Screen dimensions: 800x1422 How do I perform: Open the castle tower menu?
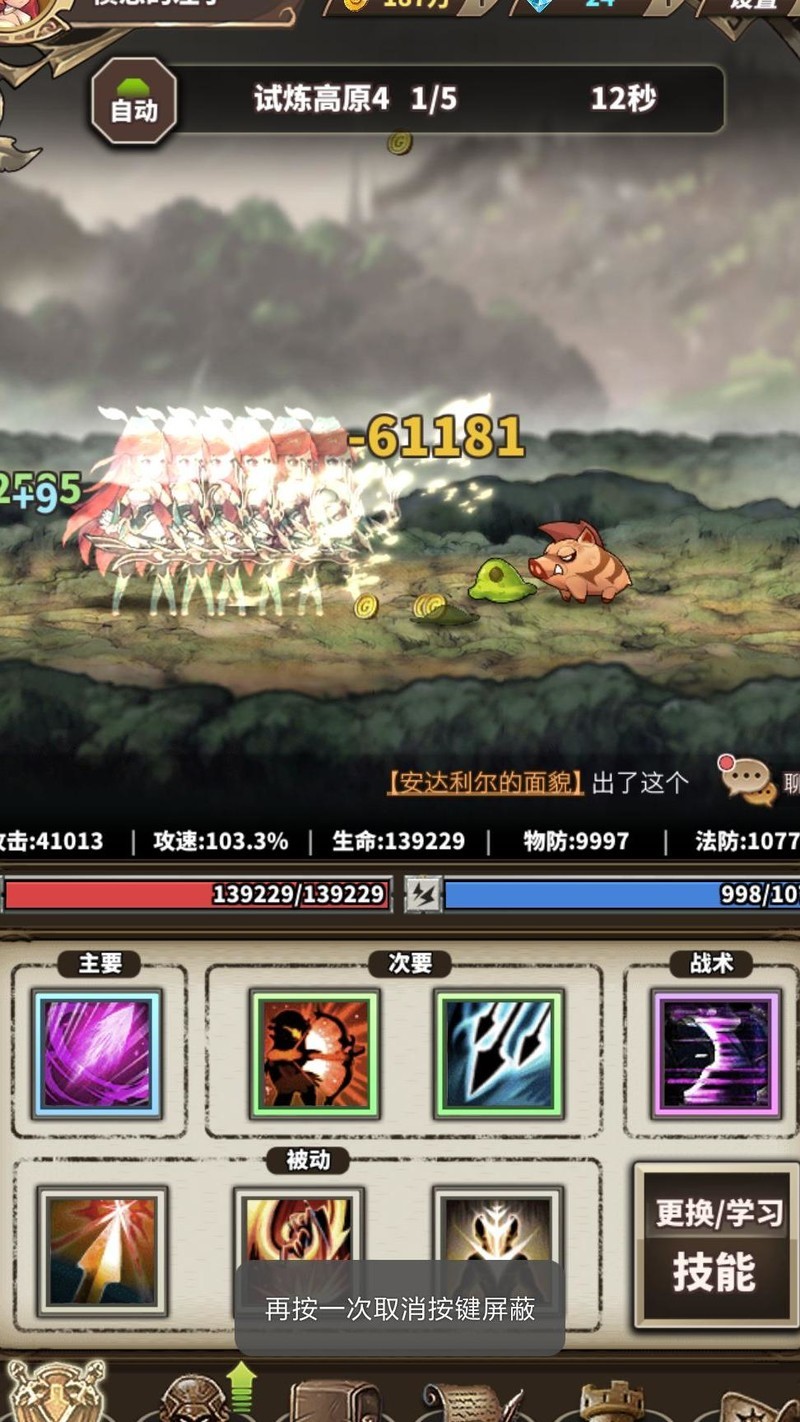coord(612,1402)
